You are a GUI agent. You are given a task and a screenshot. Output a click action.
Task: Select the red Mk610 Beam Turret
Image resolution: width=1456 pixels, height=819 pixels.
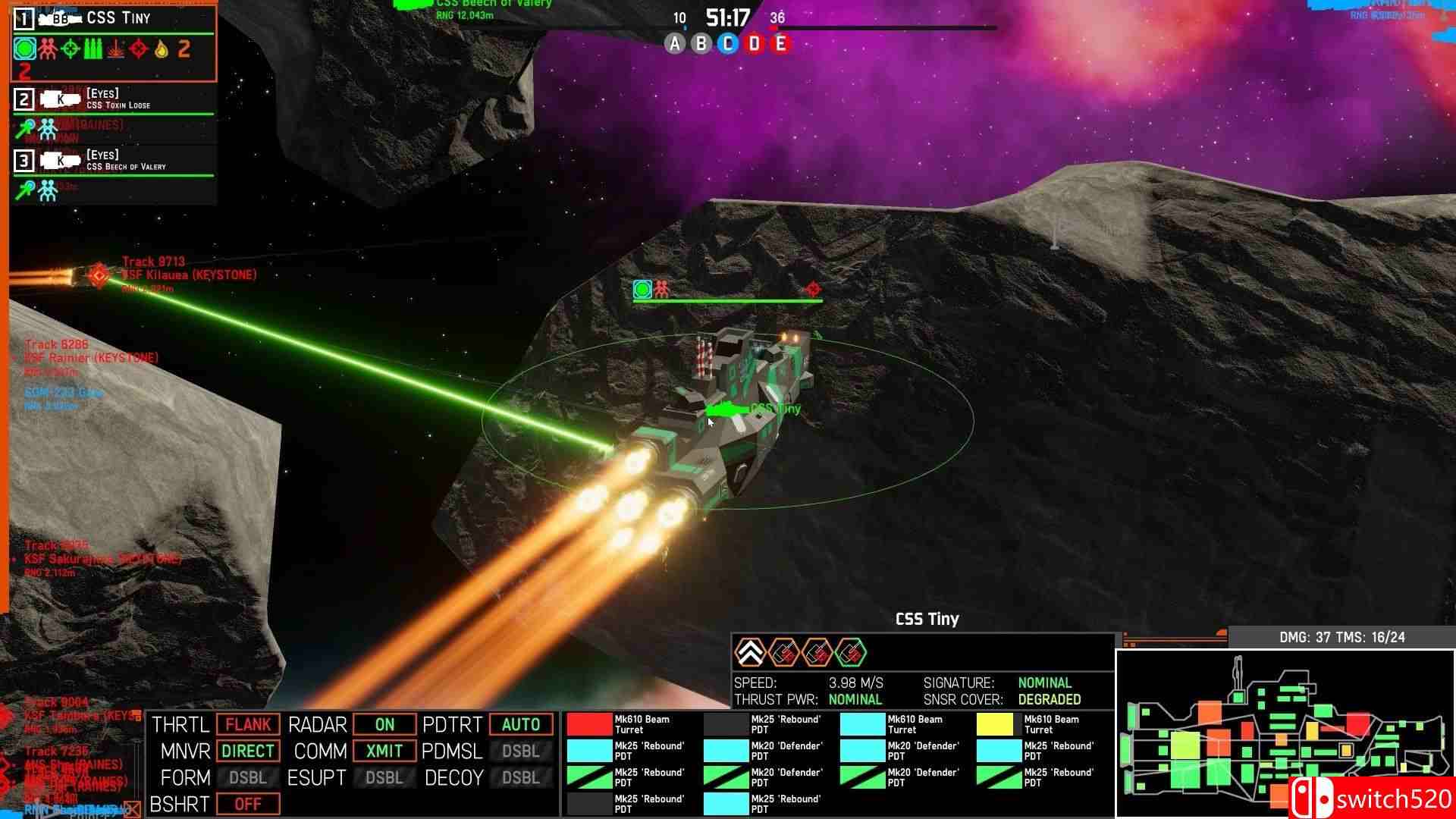(x=590, y=724)
